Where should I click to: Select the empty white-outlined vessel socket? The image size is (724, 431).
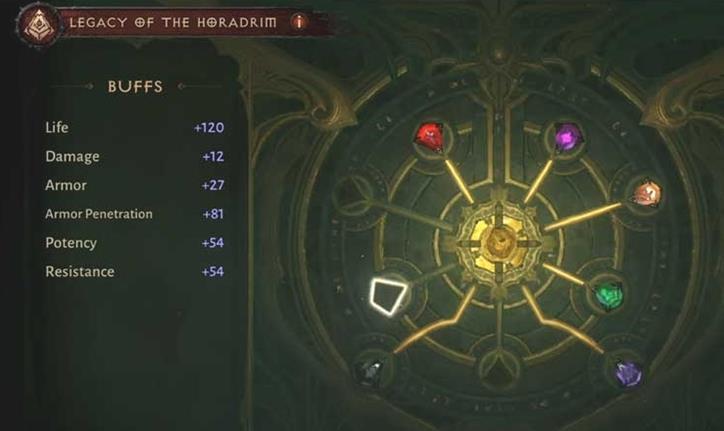(388, 295)
